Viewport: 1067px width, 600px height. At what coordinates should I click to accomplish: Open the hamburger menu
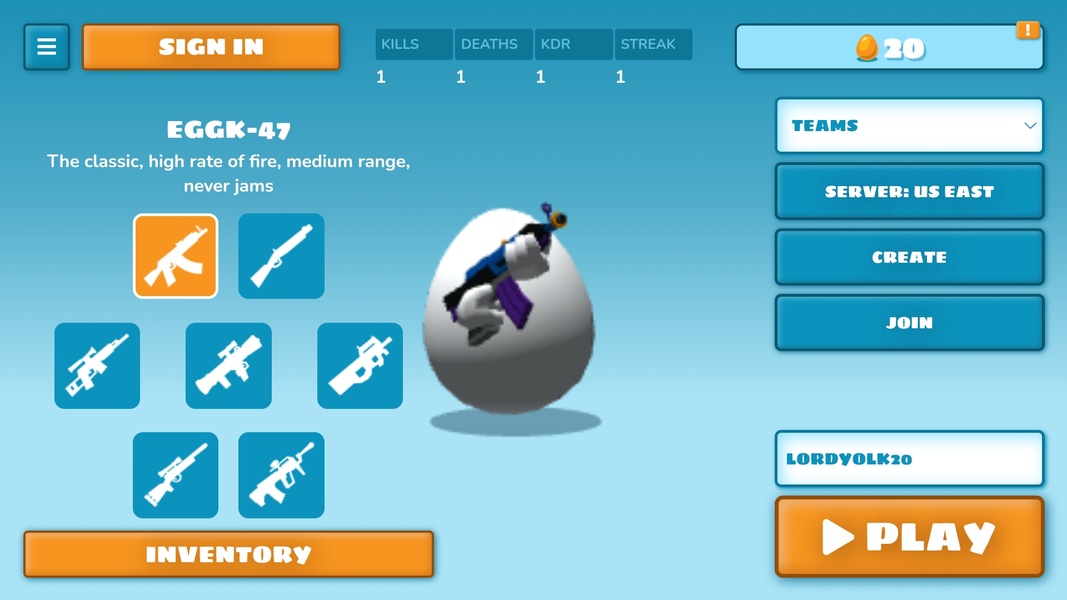(x=47, y=47)
